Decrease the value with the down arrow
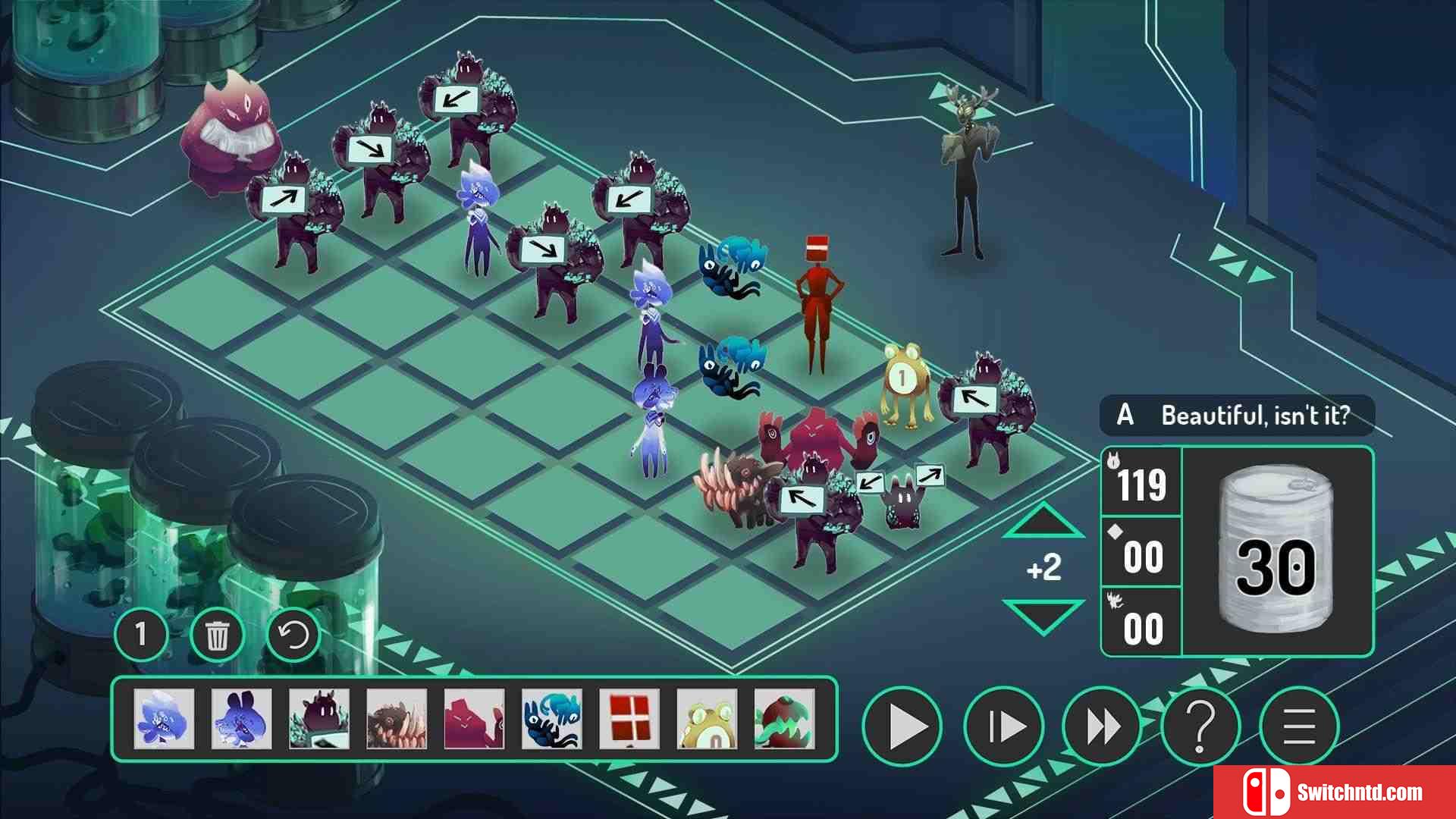Image resolution: width=1456 pixels, height=819 pixels. [1043, 614]
